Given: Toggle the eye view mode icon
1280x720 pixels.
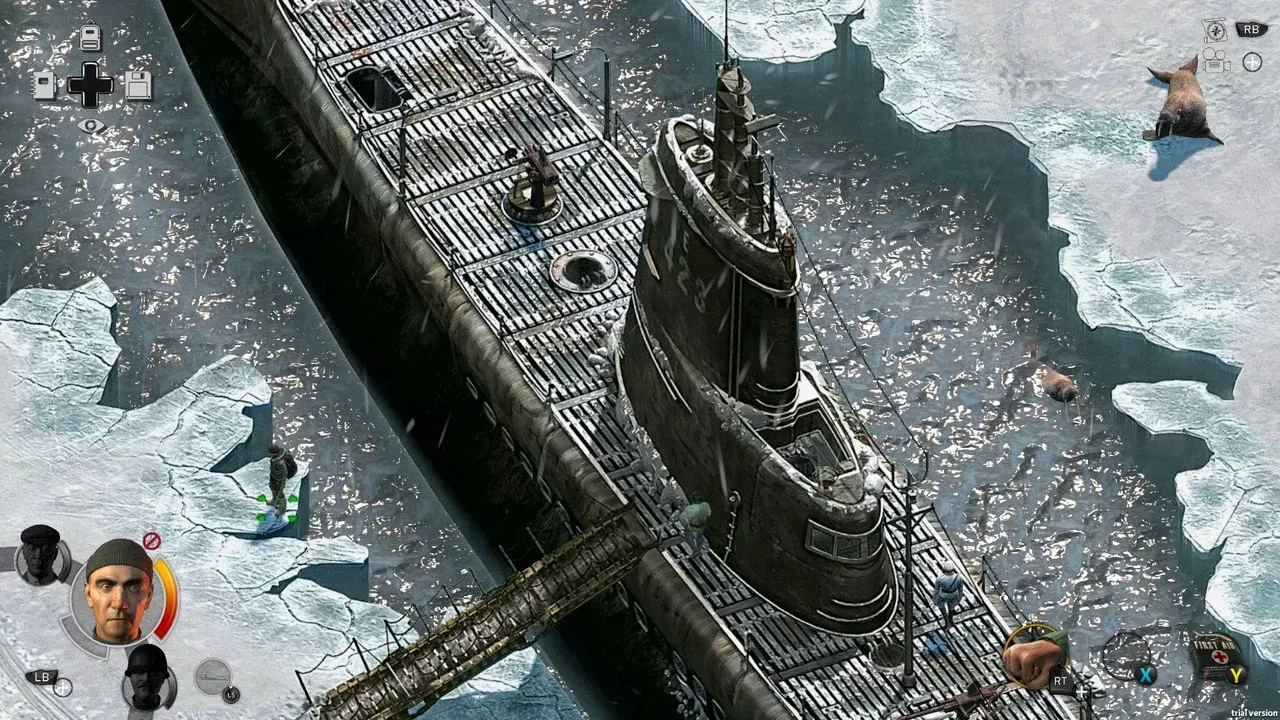Looking at the screenshot, I should click(92, 124).
